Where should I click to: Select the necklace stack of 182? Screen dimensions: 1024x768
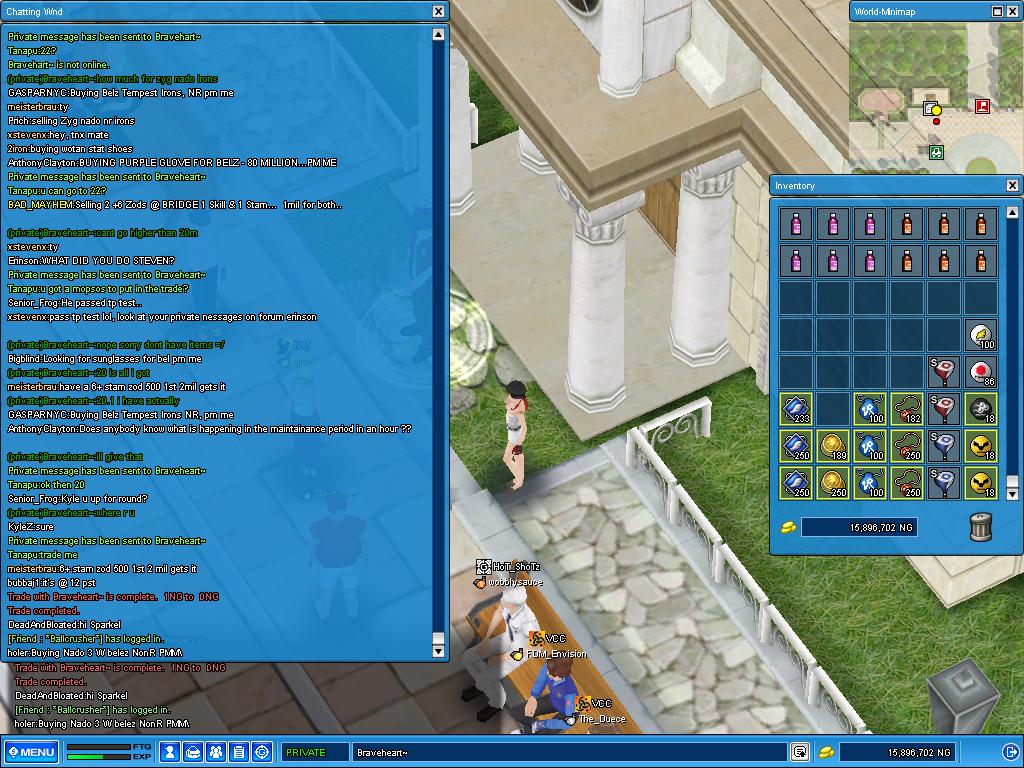907,409
